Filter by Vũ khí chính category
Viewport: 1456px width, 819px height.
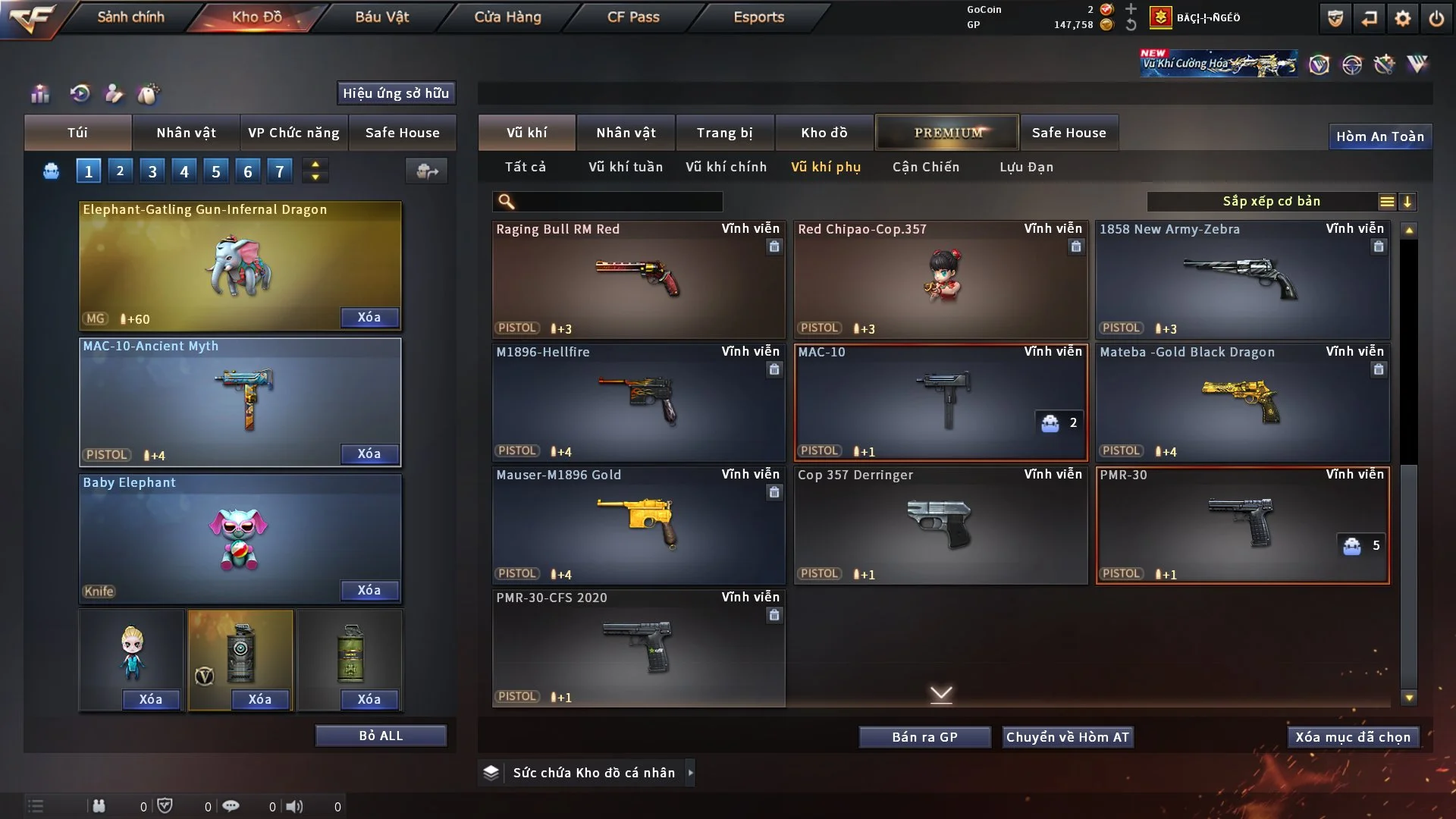(x=726, y=167)
